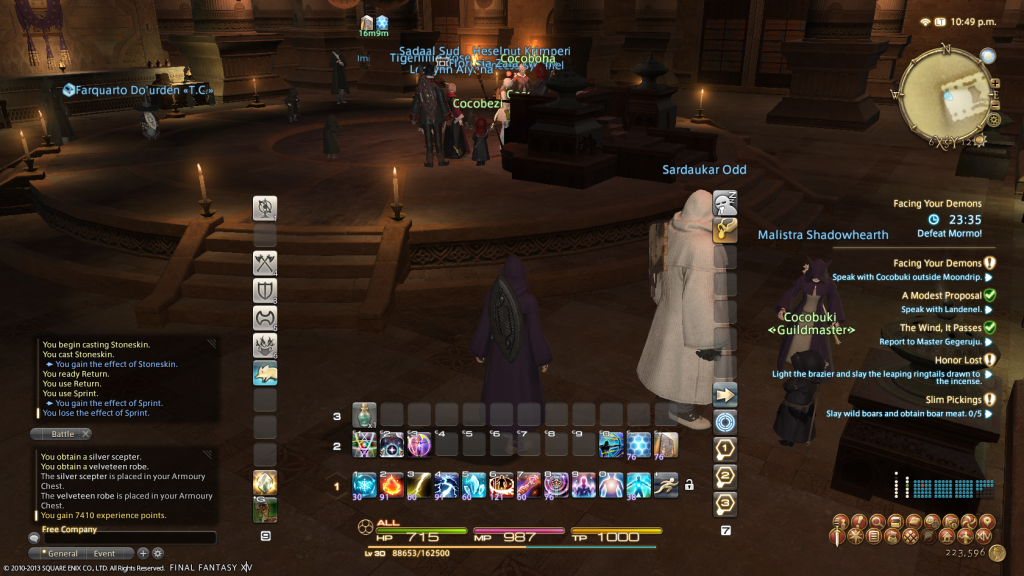Use the key item icon on right hotbar
The width and height of the screenshot is (1024, 576).
(x=726, y=230)
